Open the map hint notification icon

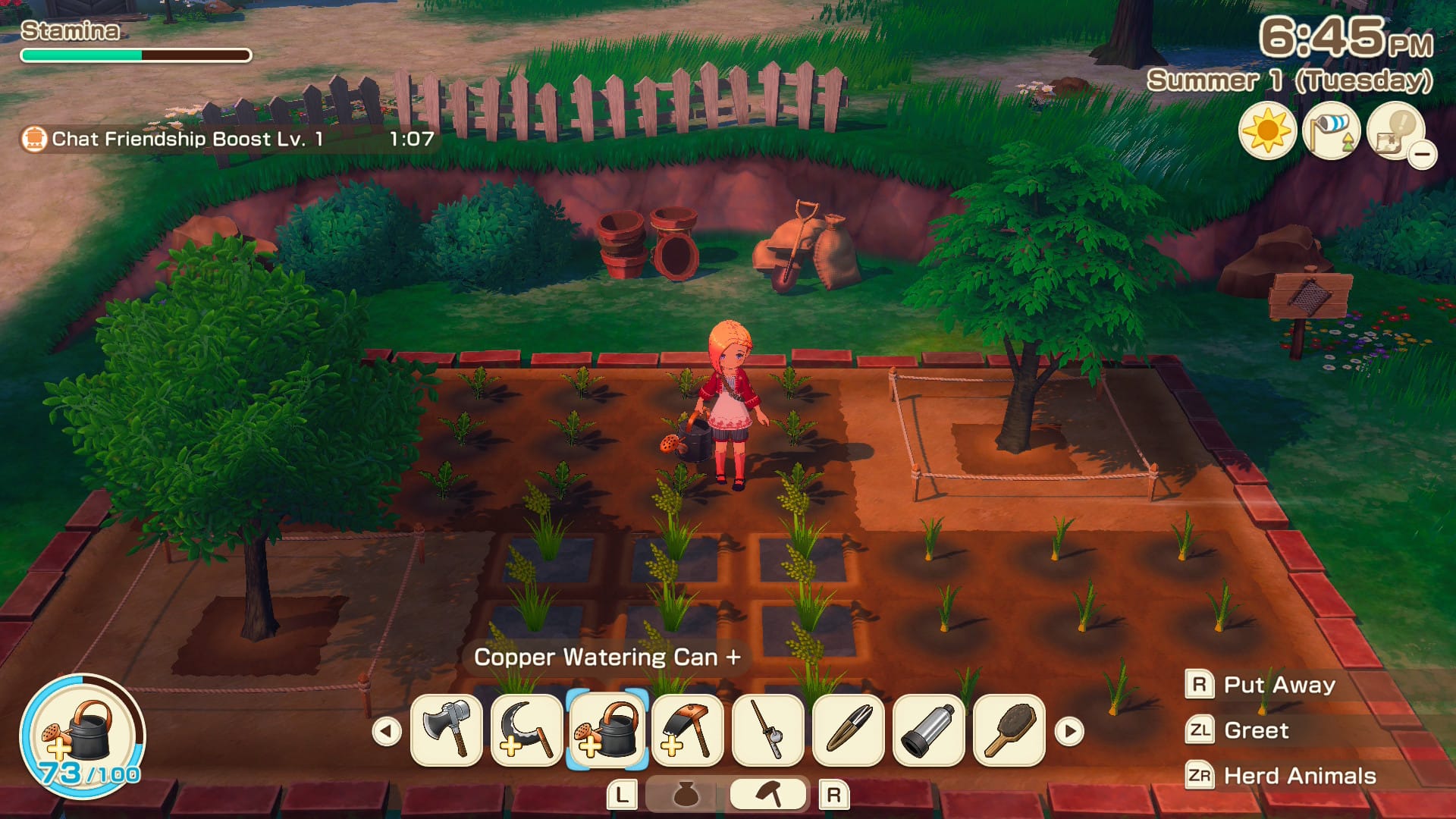(x=1395, y=131)
